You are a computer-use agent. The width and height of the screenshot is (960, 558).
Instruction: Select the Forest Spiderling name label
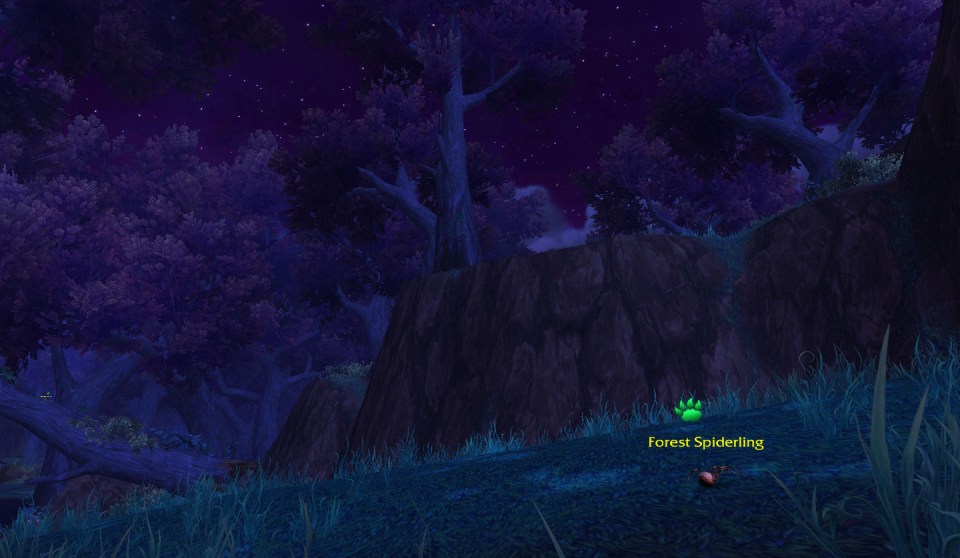click(x=705, y=441)
